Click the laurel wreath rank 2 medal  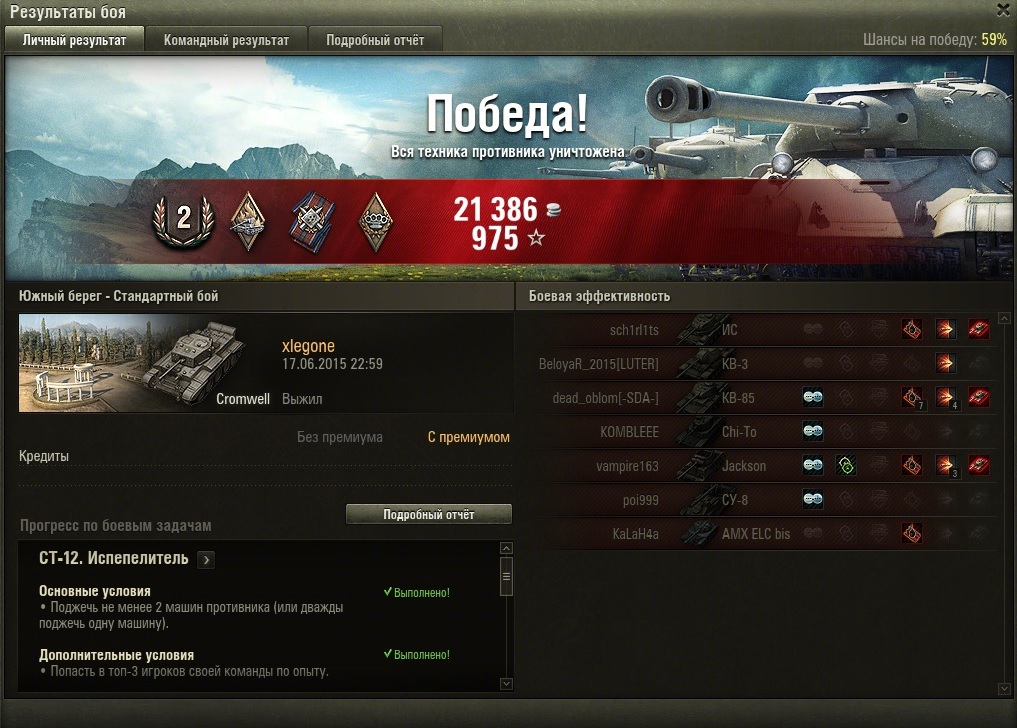(x=183, y=221)
